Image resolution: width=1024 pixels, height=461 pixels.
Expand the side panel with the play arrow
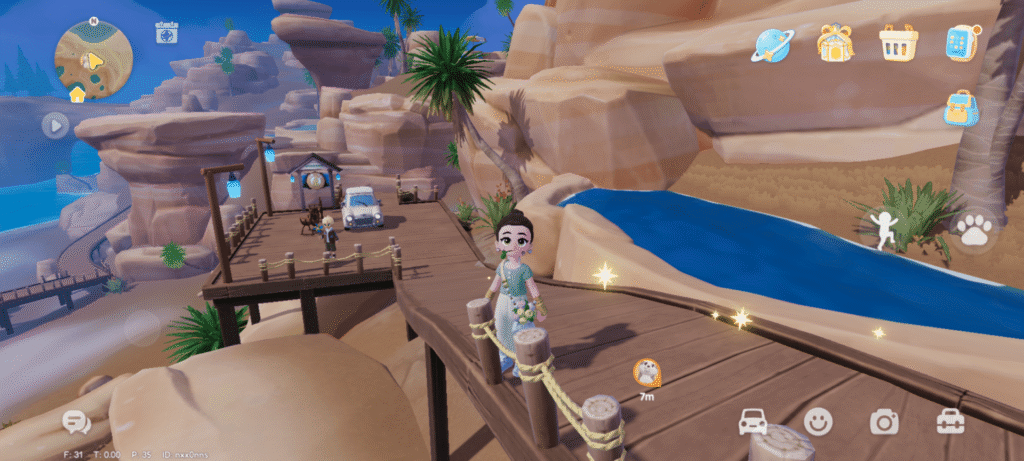tap(55, 125)
